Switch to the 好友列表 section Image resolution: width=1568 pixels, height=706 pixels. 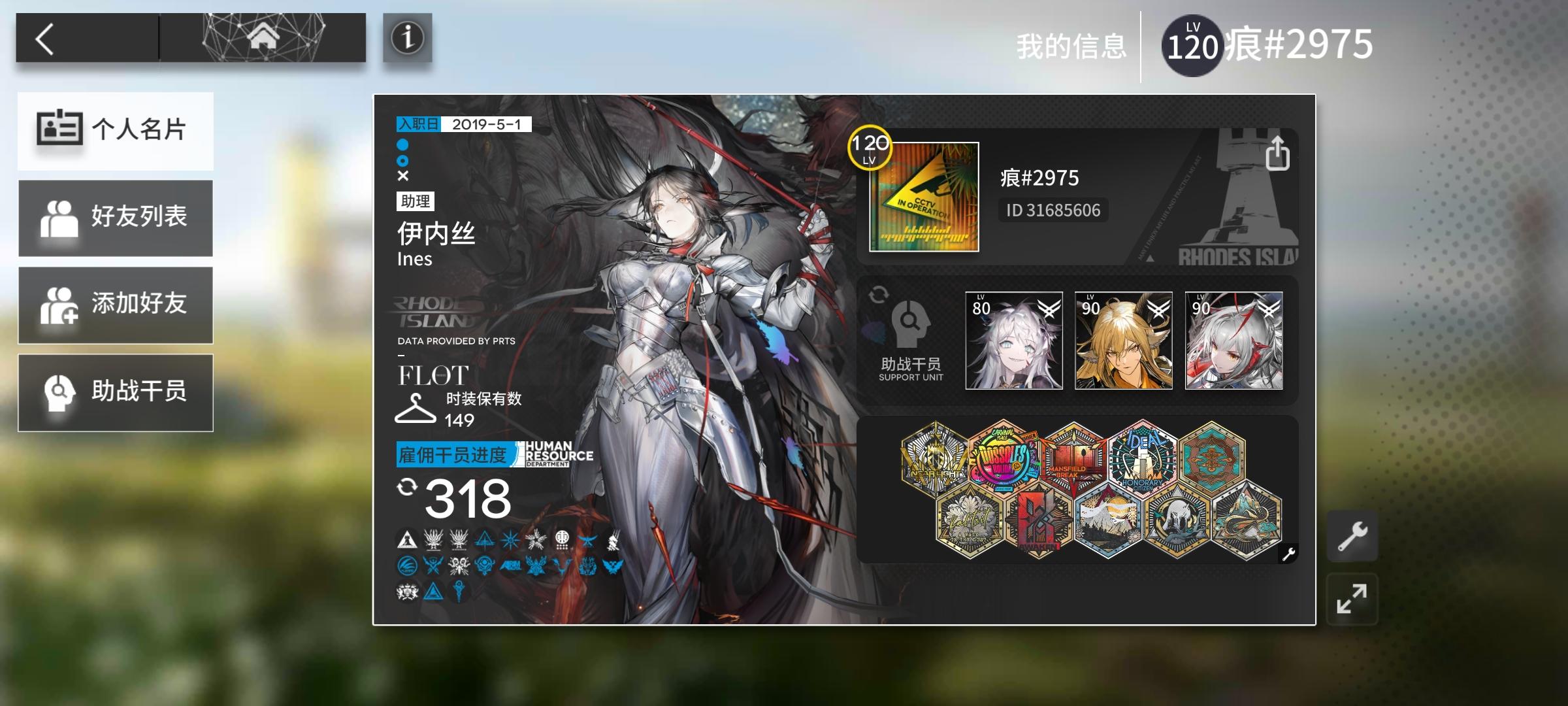point(116,218)
